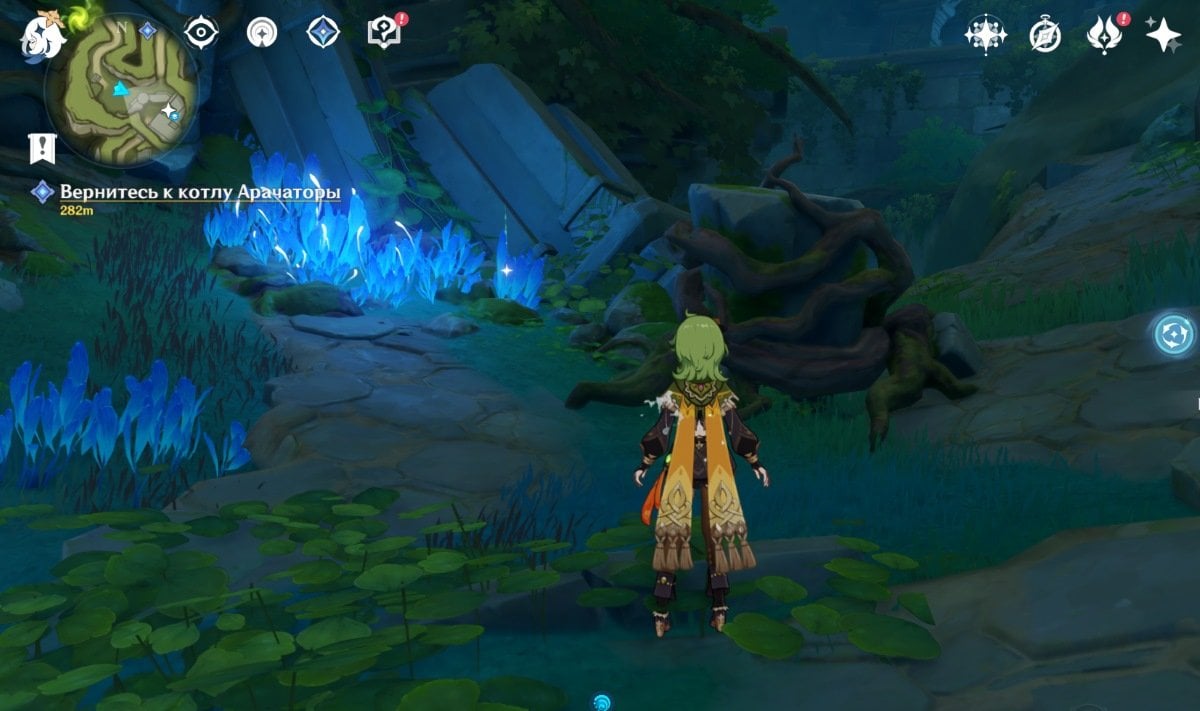Viewport: 1200px width, 711px height.
Task: Click the eye-shaped elemental sight icon
Action: 201,32
